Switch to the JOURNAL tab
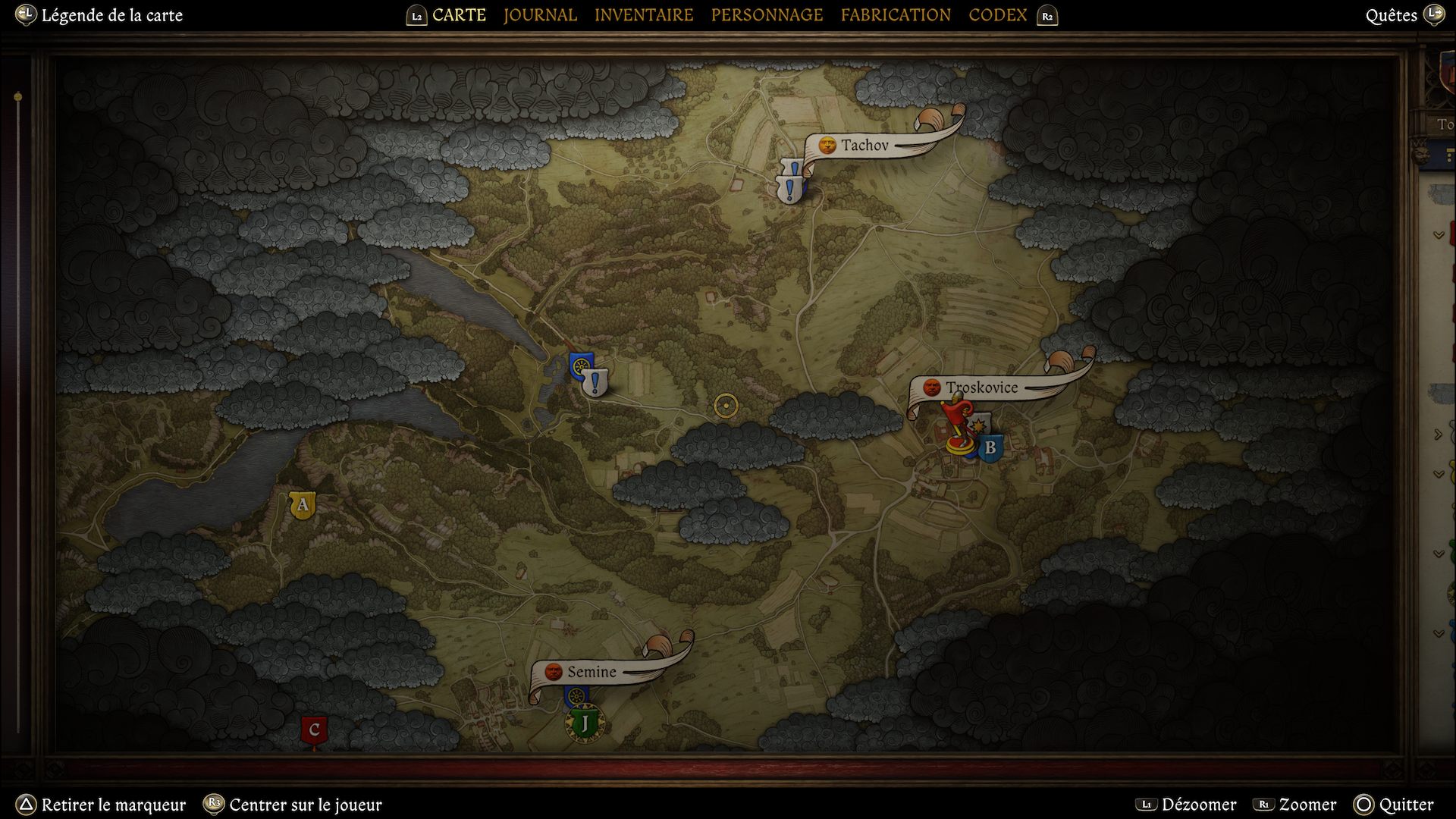1456x819 pixels. click(540, 15)
